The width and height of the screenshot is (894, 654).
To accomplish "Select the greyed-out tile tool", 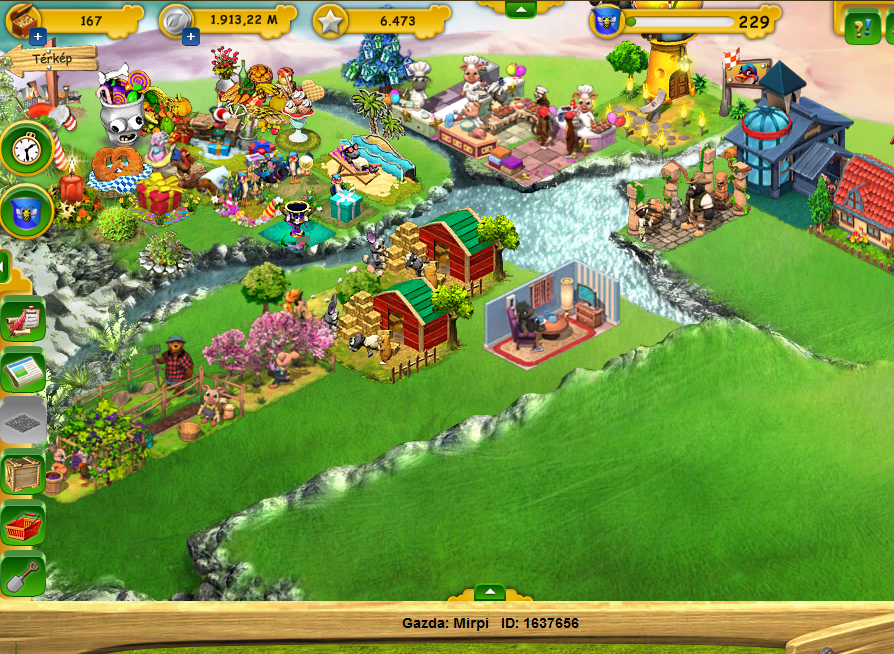I will 23,420.
